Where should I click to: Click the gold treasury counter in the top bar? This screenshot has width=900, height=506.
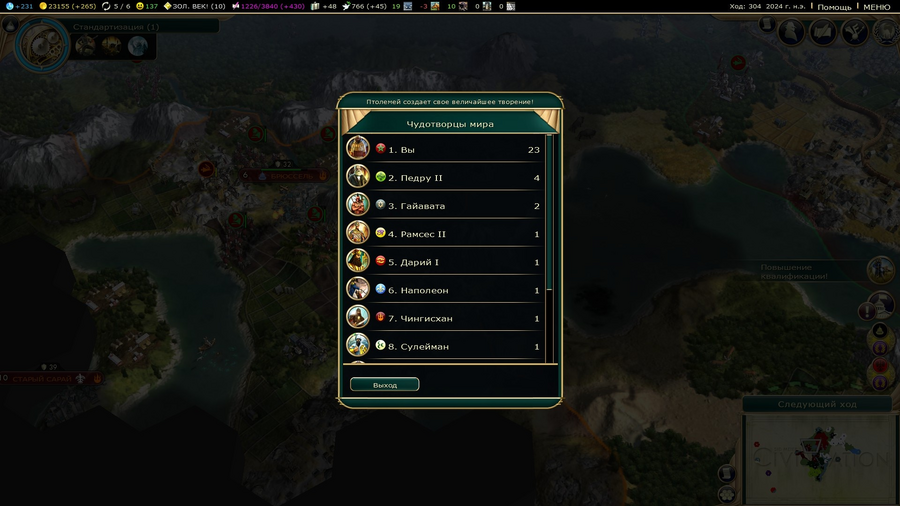[68, 7]
